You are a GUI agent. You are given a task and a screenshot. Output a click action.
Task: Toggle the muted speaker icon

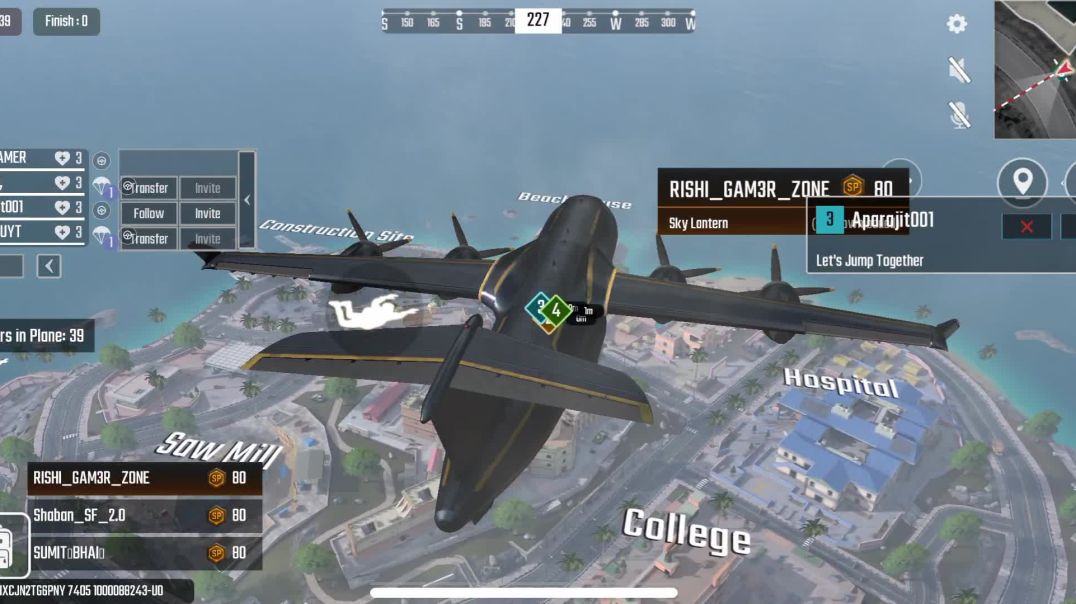pyautogui.click(x=959, y=69)
